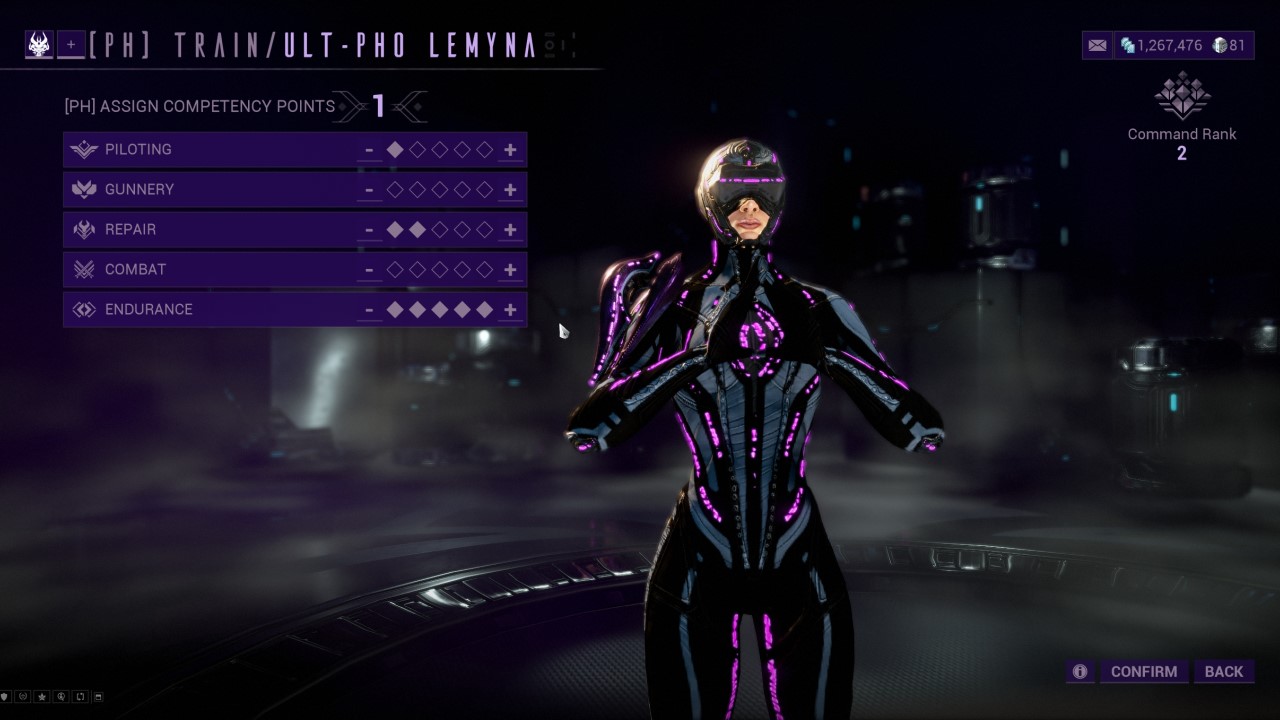Open the inbox mail icon

click(x=1097, y=45)
